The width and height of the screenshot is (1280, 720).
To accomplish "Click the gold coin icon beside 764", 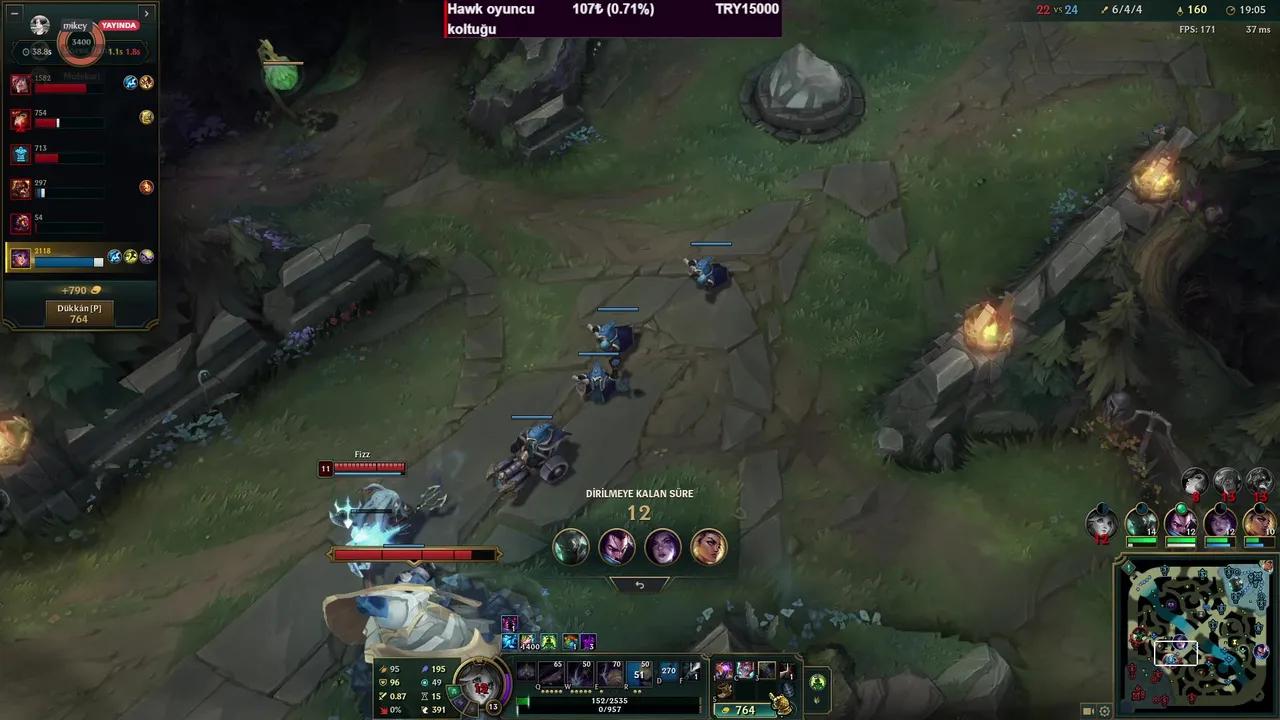I will pos(725,710).
